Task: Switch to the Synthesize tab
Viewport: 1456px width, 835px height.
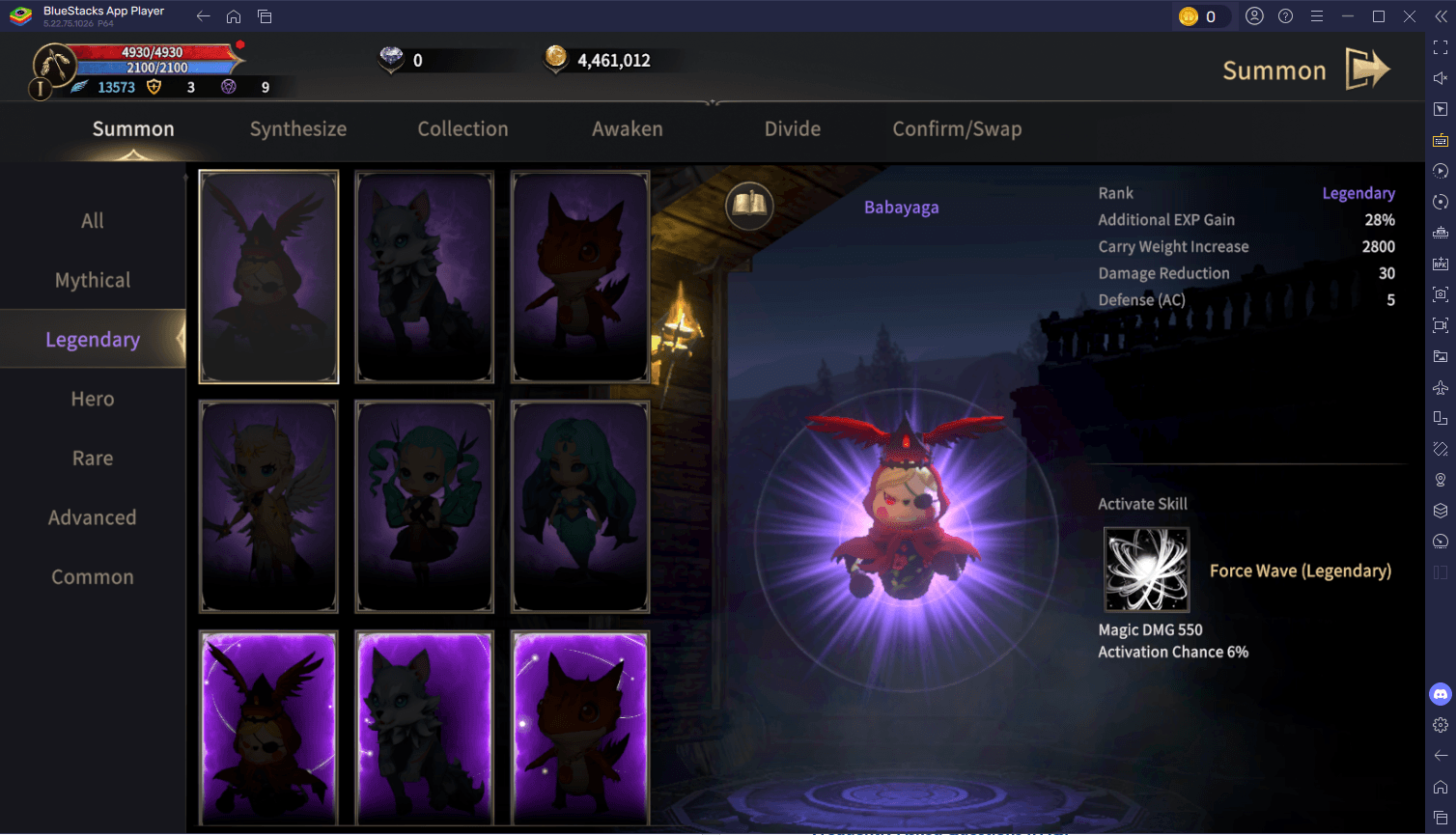Action: [x=297, y=129]
